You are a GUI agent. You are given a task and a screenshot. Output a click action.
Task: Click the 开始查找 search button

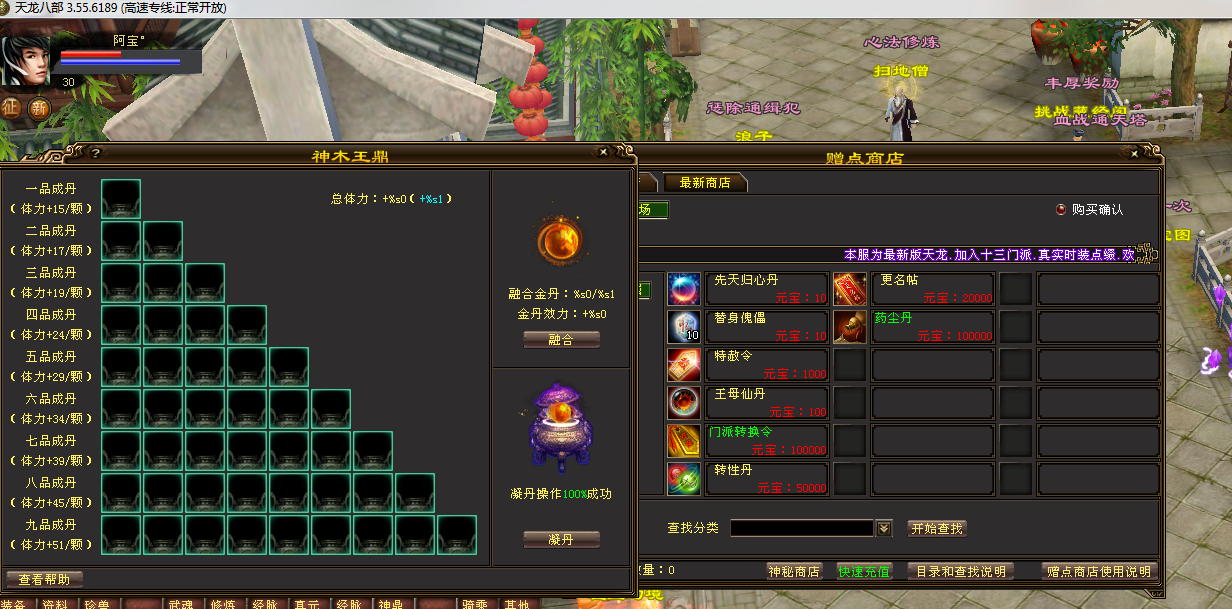coord(937,528)
